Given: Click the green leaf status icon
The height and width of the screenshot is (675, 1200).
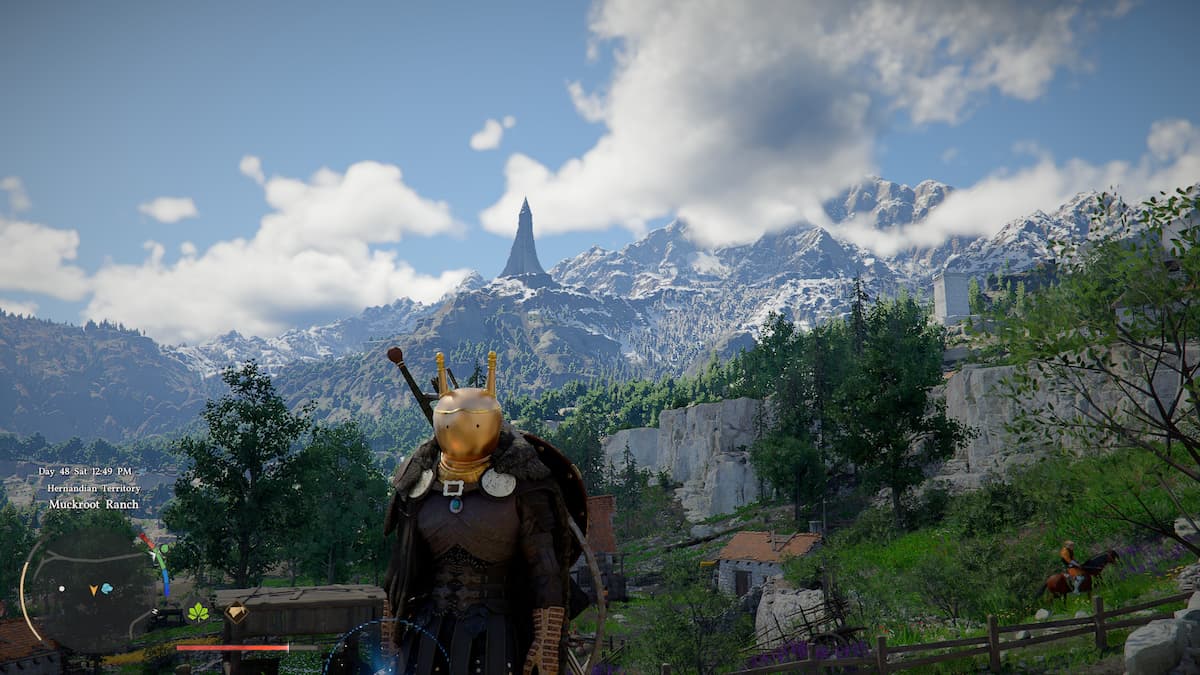Looking at the screenshot, I should pyautogui.click(x=198, y=612).
